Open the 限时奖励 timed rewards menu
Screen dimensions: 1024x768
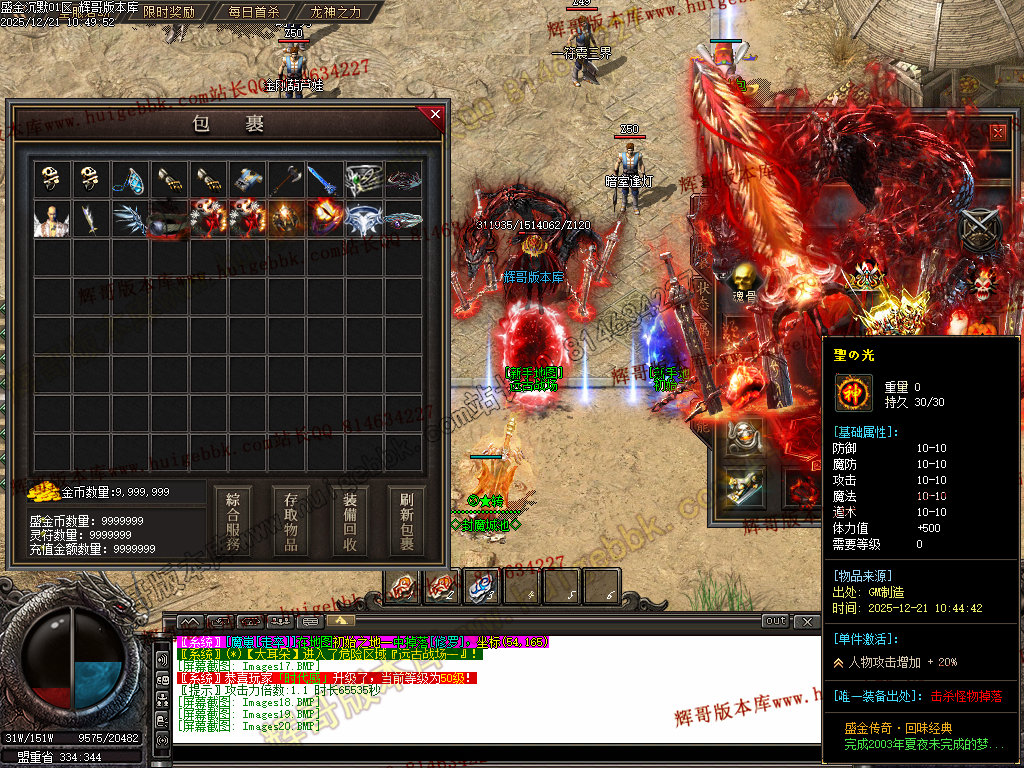pyautogui.click(x=169, y=12)
